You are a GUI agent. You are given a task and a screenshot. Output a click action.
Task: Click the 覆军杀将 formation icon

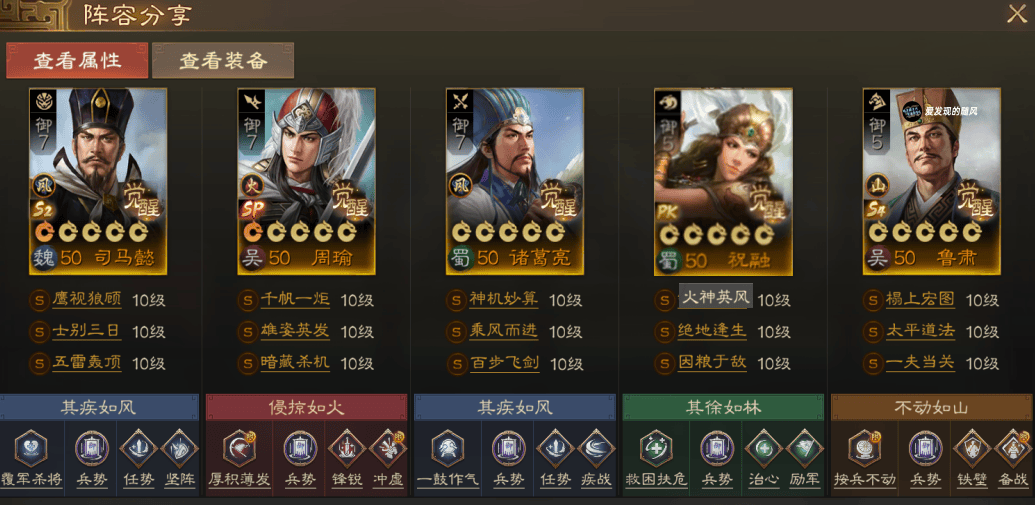pos(32,449)
